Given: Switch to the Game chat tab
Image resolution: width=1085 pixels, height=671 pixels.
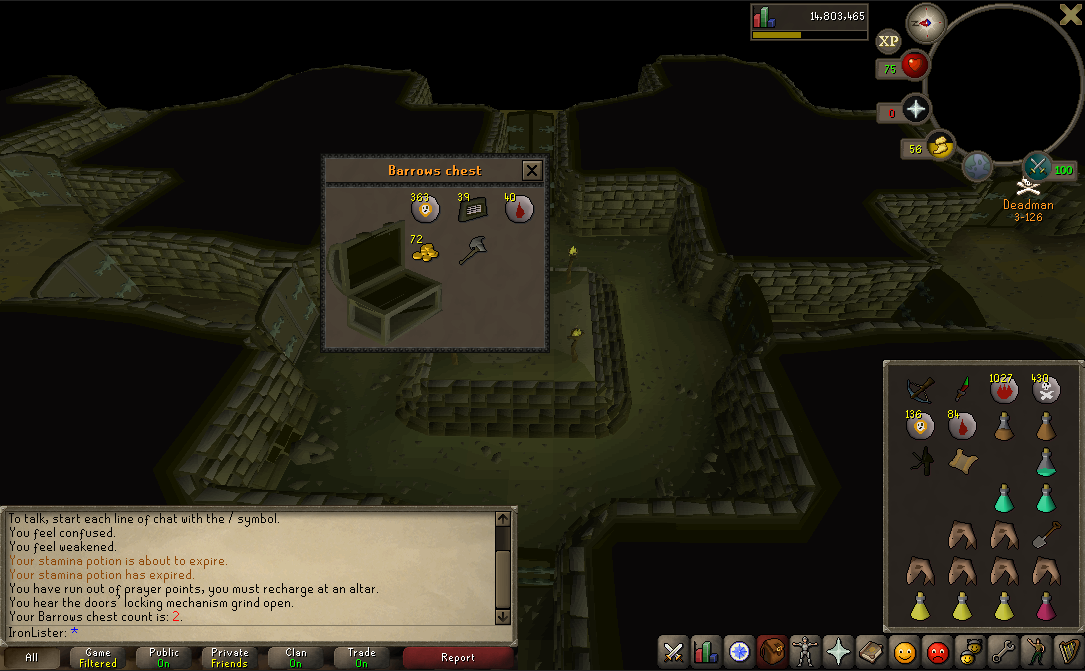Looking at the screenshot, I should coord(98,657).
